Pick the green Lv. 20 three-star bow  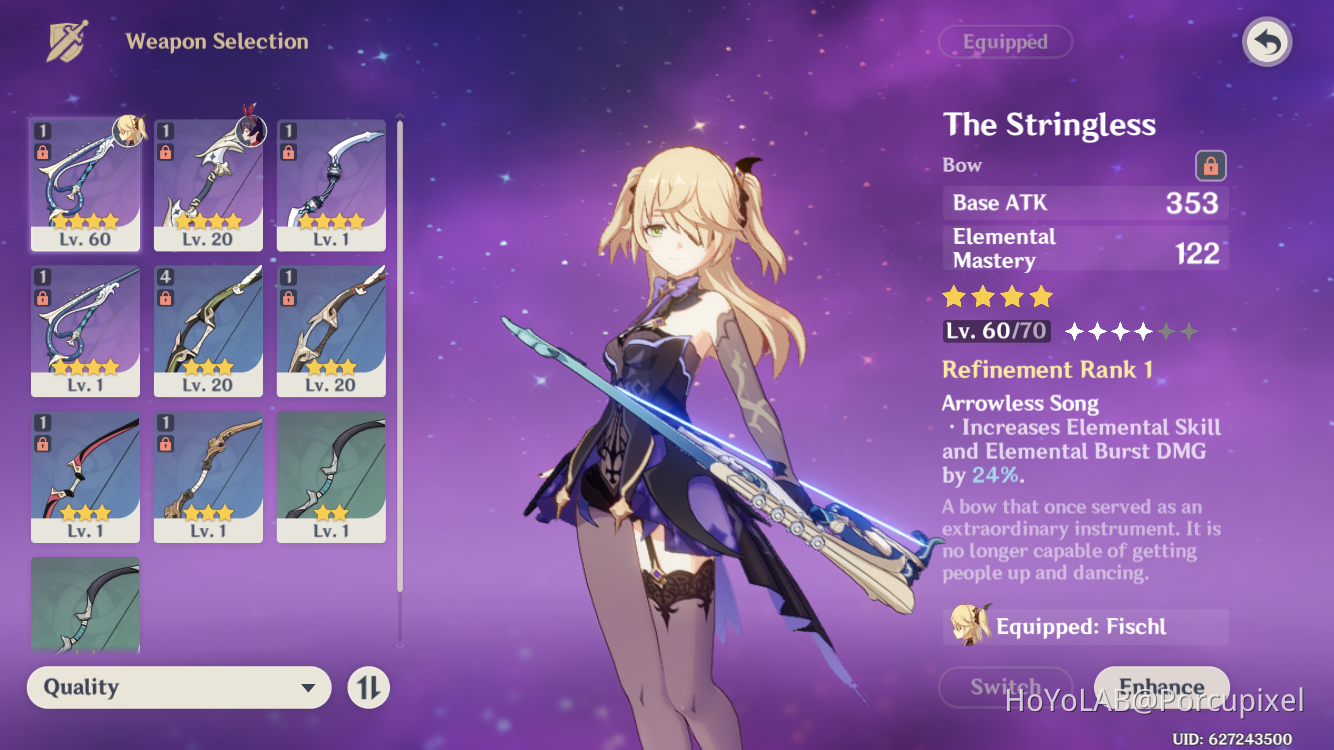[208, 331]
